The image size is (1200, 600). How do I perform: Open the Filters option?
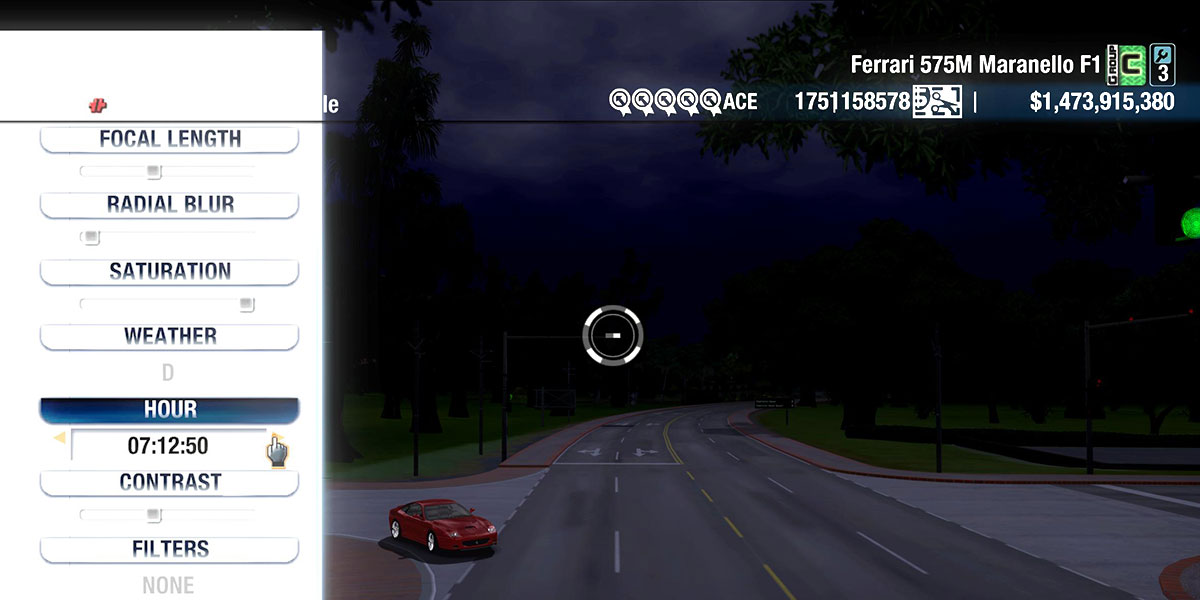(x=169, y=549)
